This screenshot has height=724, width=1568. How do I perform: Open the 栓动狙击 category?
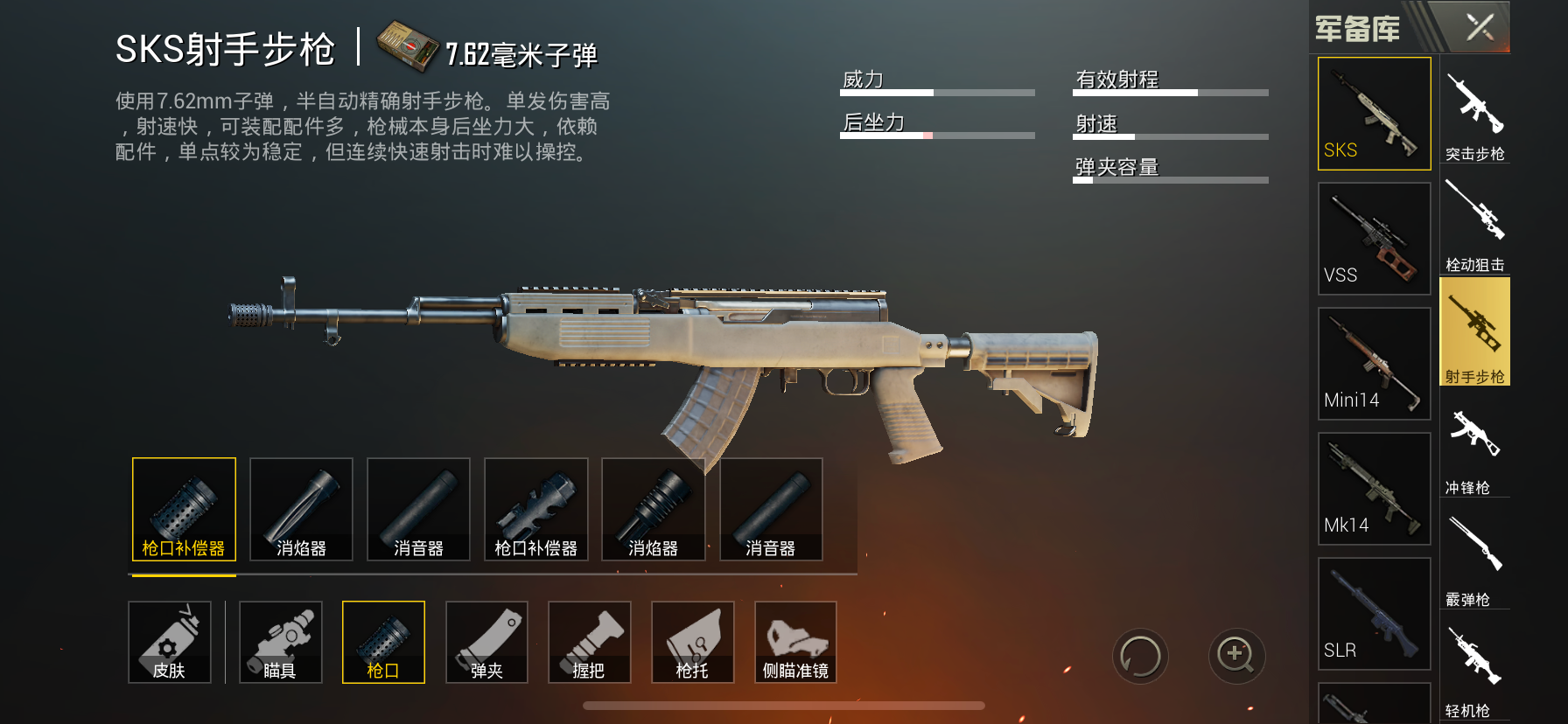coord(1475,222)
